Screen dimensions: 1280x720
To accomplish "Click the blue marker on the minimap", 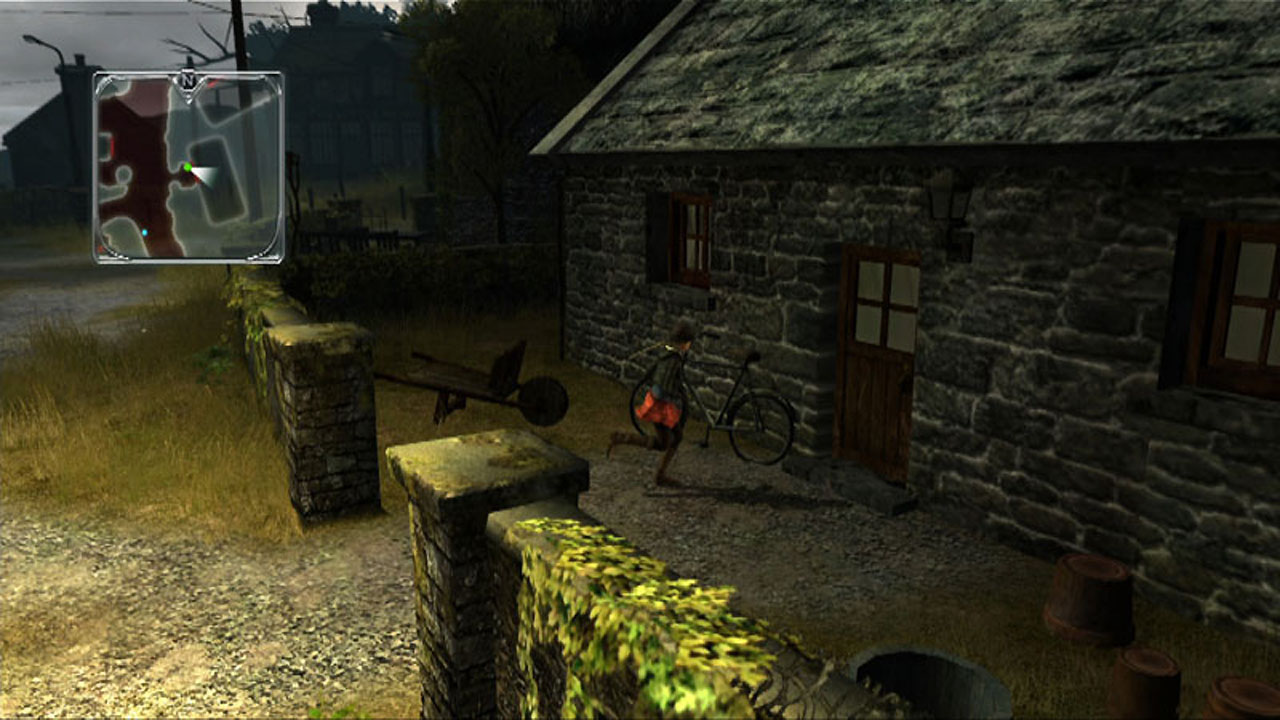I will [144, 232].
